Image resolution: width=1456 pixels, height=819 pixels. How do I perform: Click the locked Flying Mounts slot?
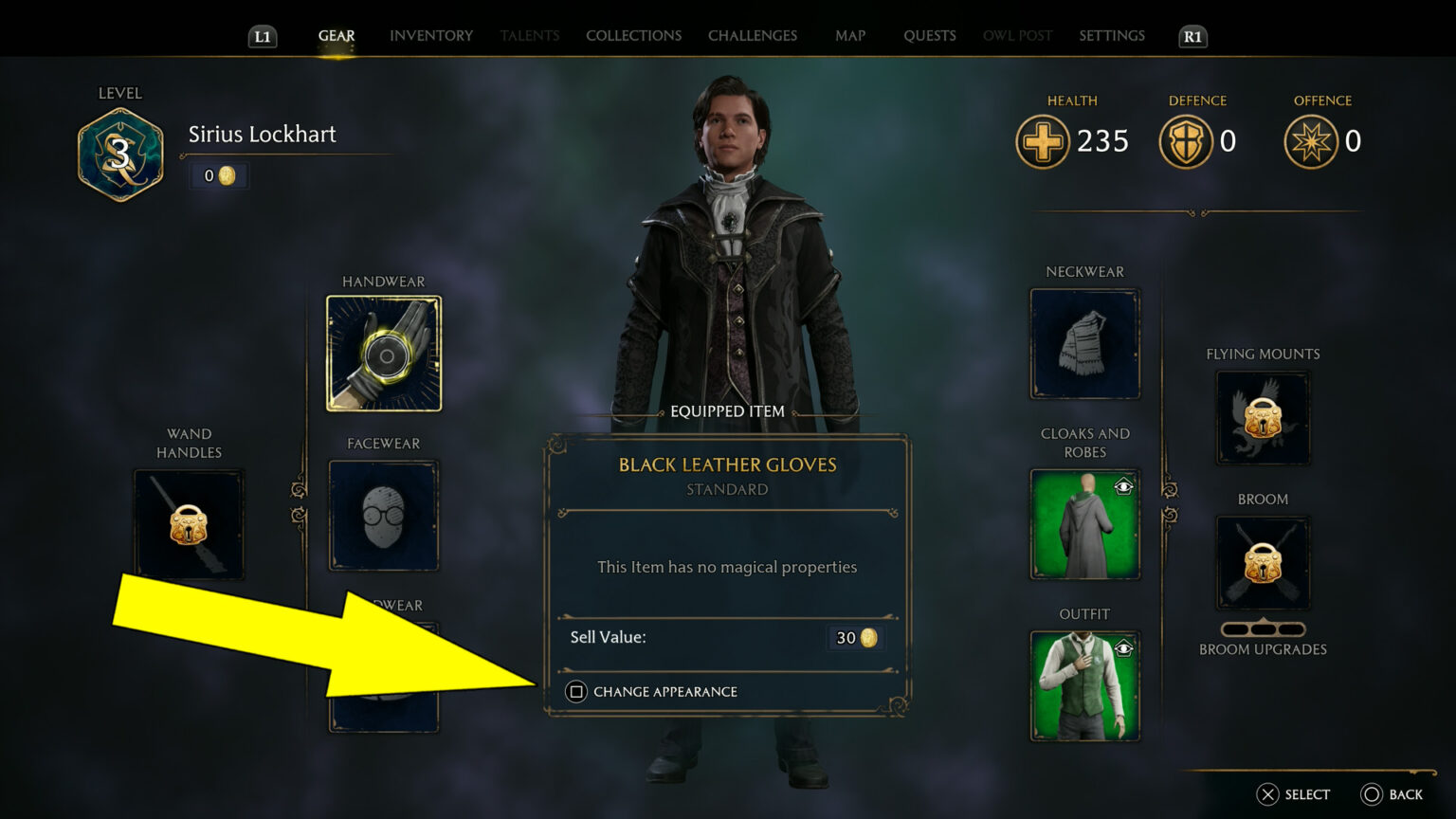point(1262,418)
